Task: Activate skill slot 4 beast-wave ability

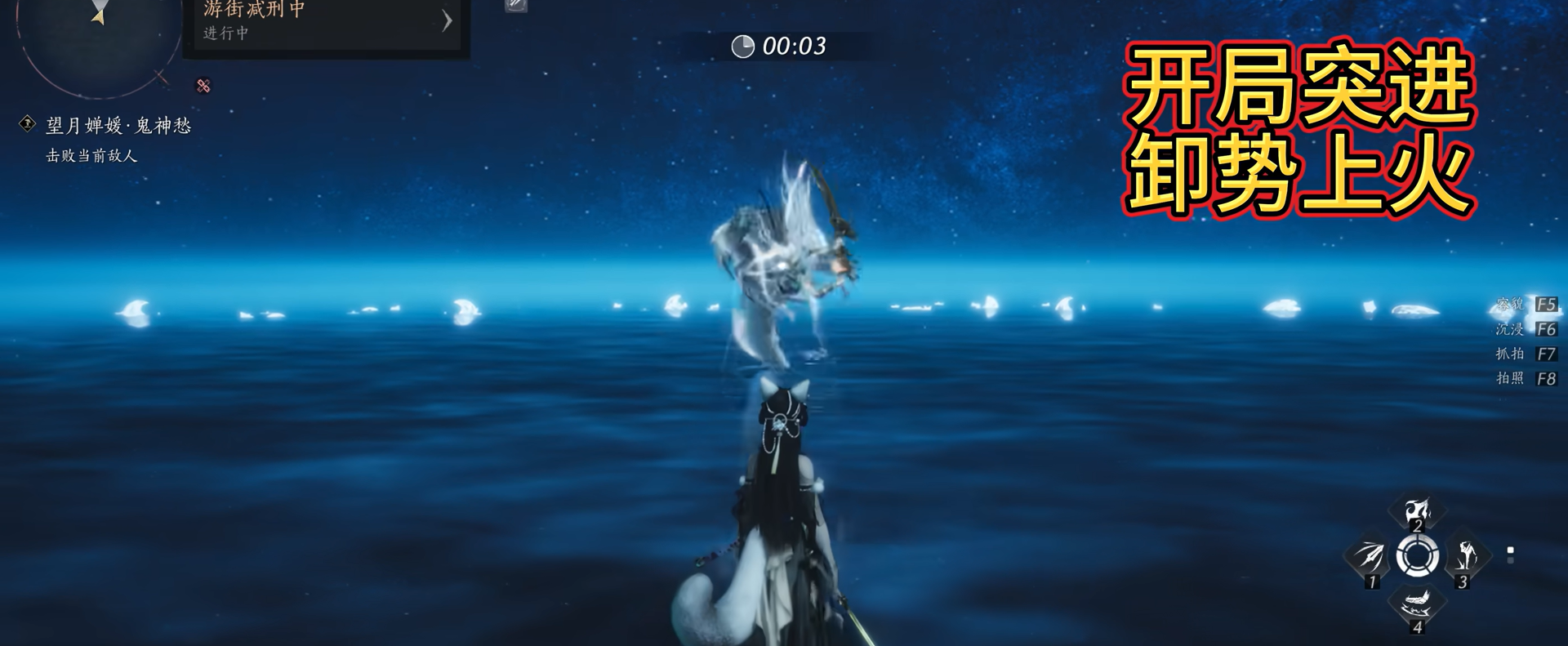Action: click(1417, 605)
